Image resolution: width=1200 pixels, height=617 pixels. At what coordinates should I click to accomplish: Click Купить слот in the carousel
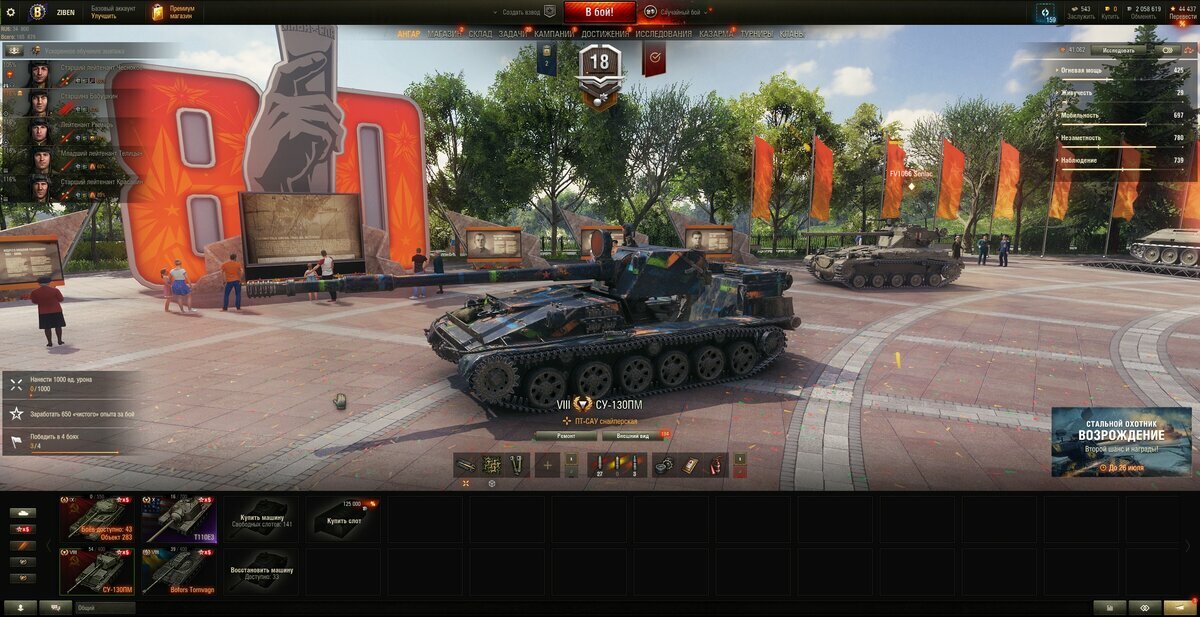point(343,518)
